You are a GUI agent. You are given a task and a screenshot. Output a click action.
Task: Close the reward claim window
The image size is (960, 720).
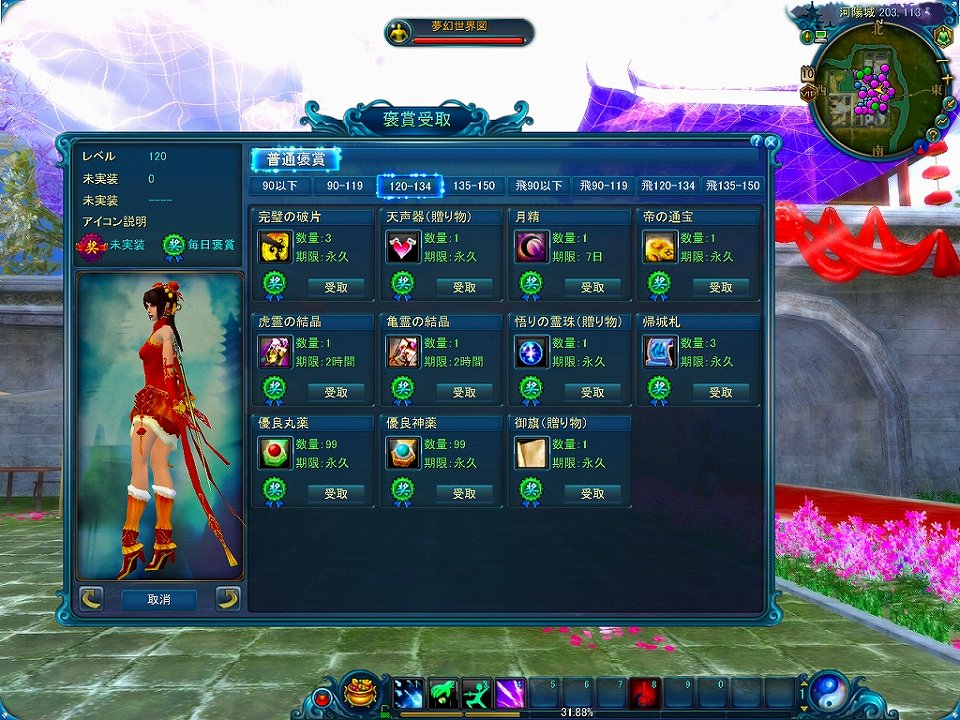coord(770,142)
